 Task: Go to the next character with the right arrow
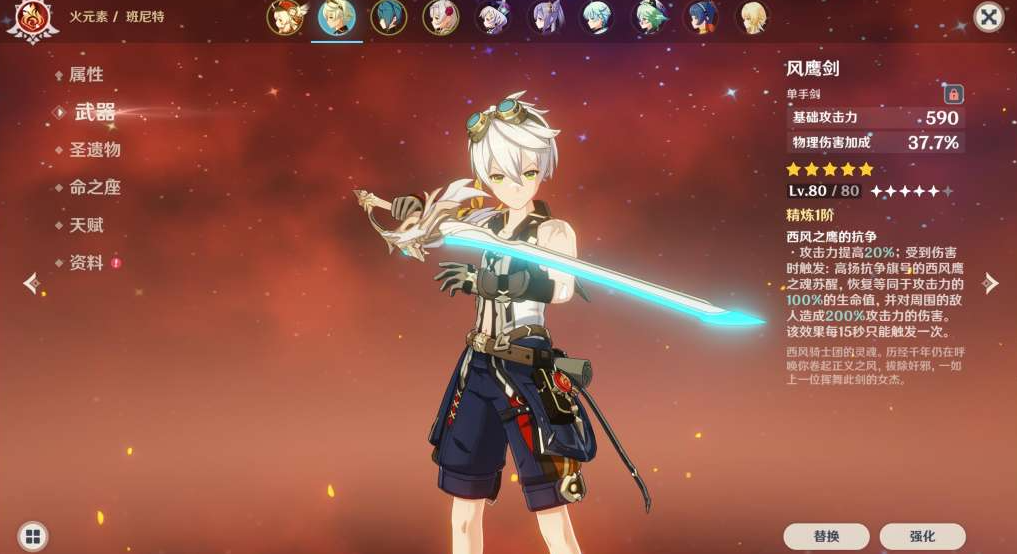[x=990, y=284]
